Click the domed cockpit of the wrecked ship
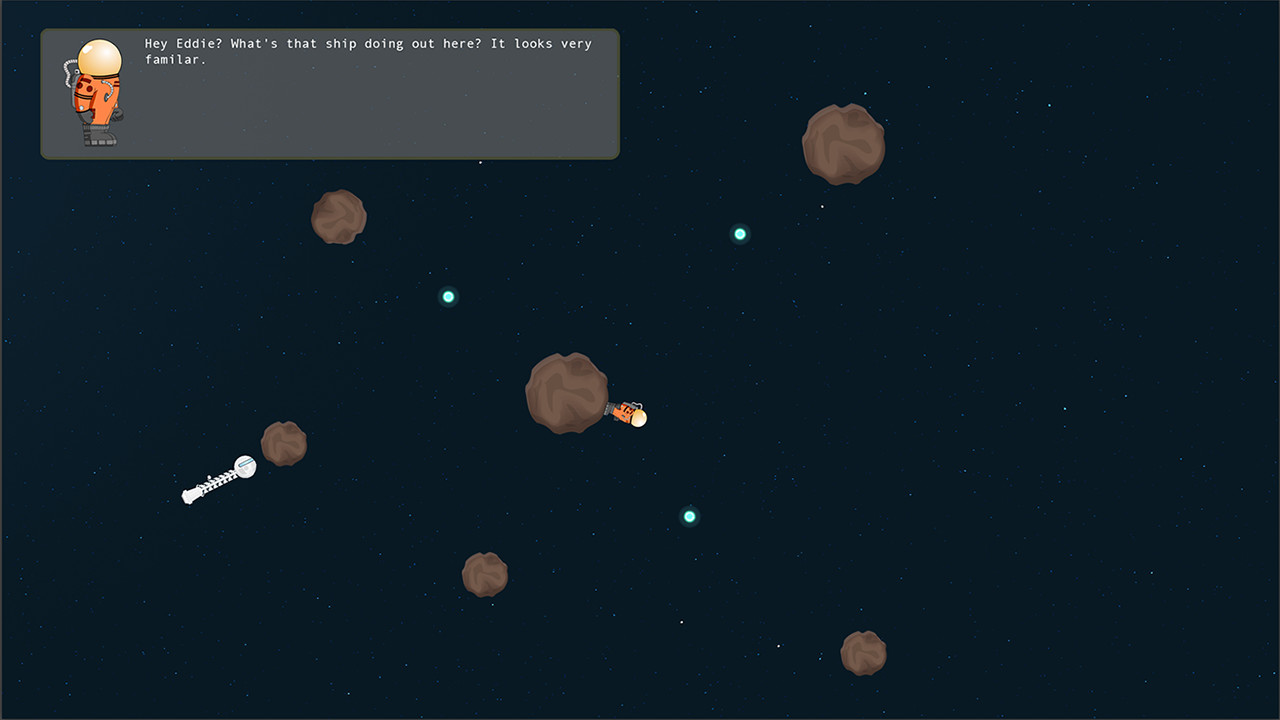Screen dimensions: 1280x720 pos(244,464)
